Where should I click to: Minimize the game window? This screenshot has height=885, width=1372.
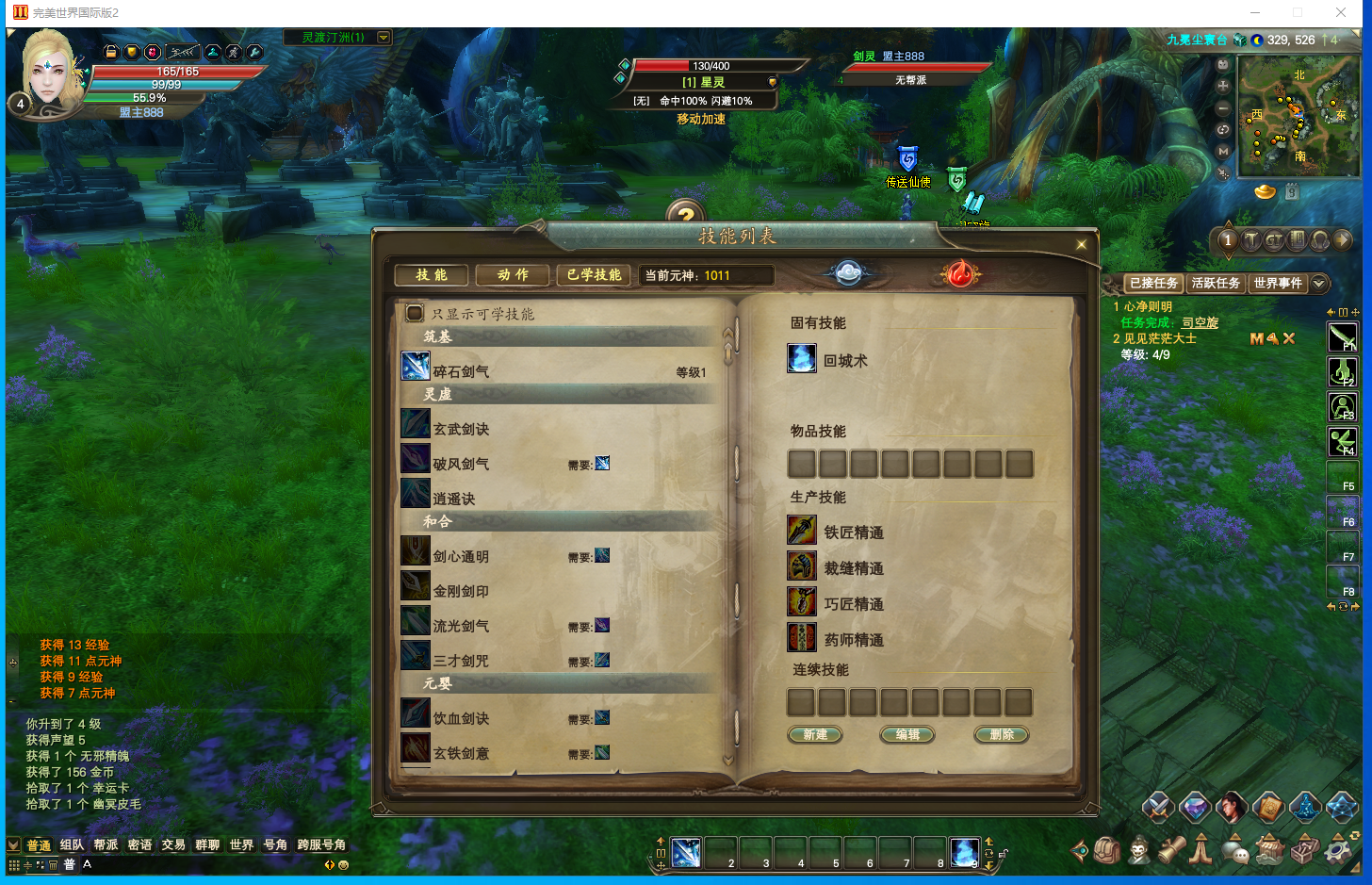1254,12
